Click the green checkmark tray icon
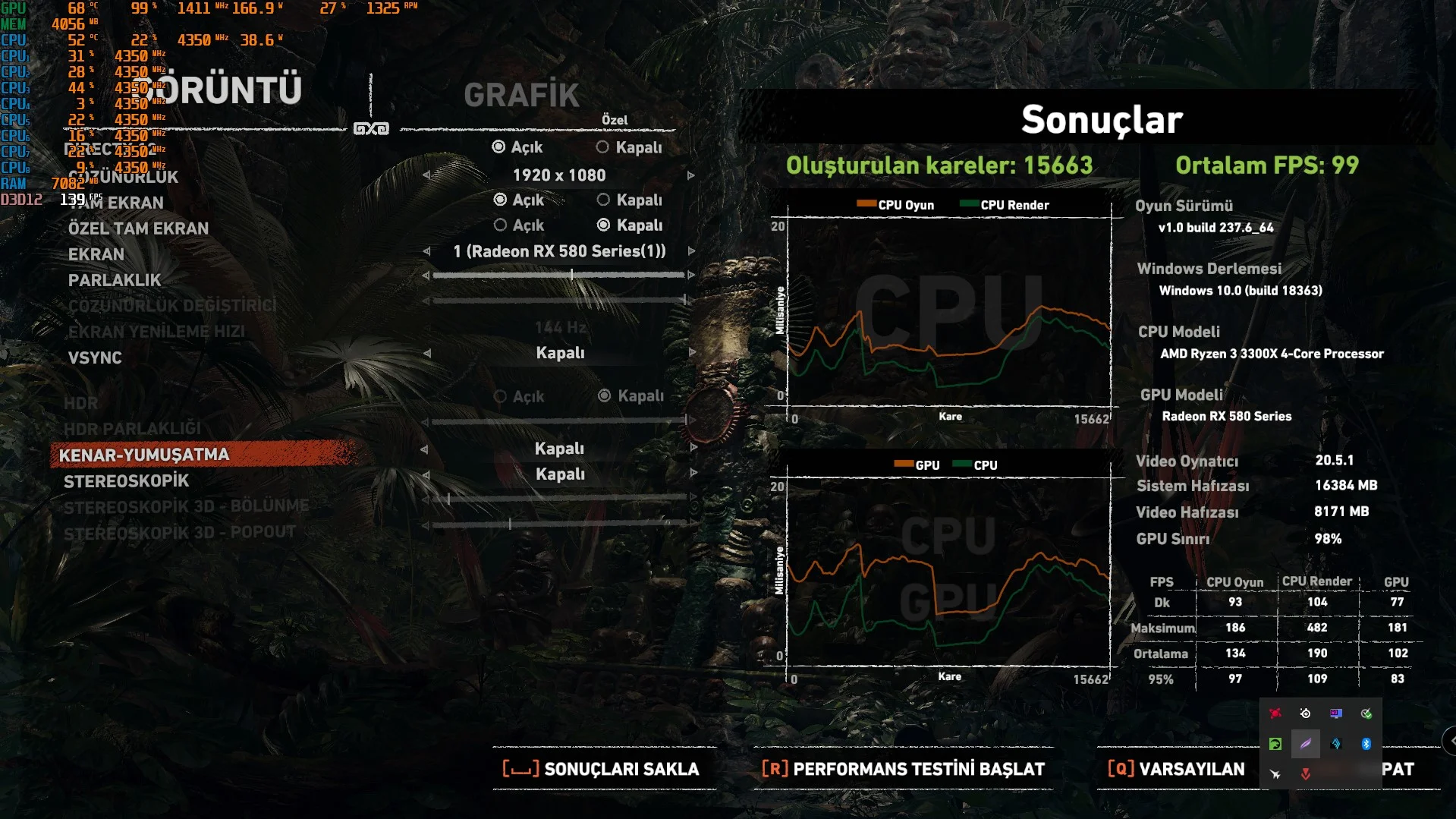The image size is (1456, 819). coord(1367,713)
